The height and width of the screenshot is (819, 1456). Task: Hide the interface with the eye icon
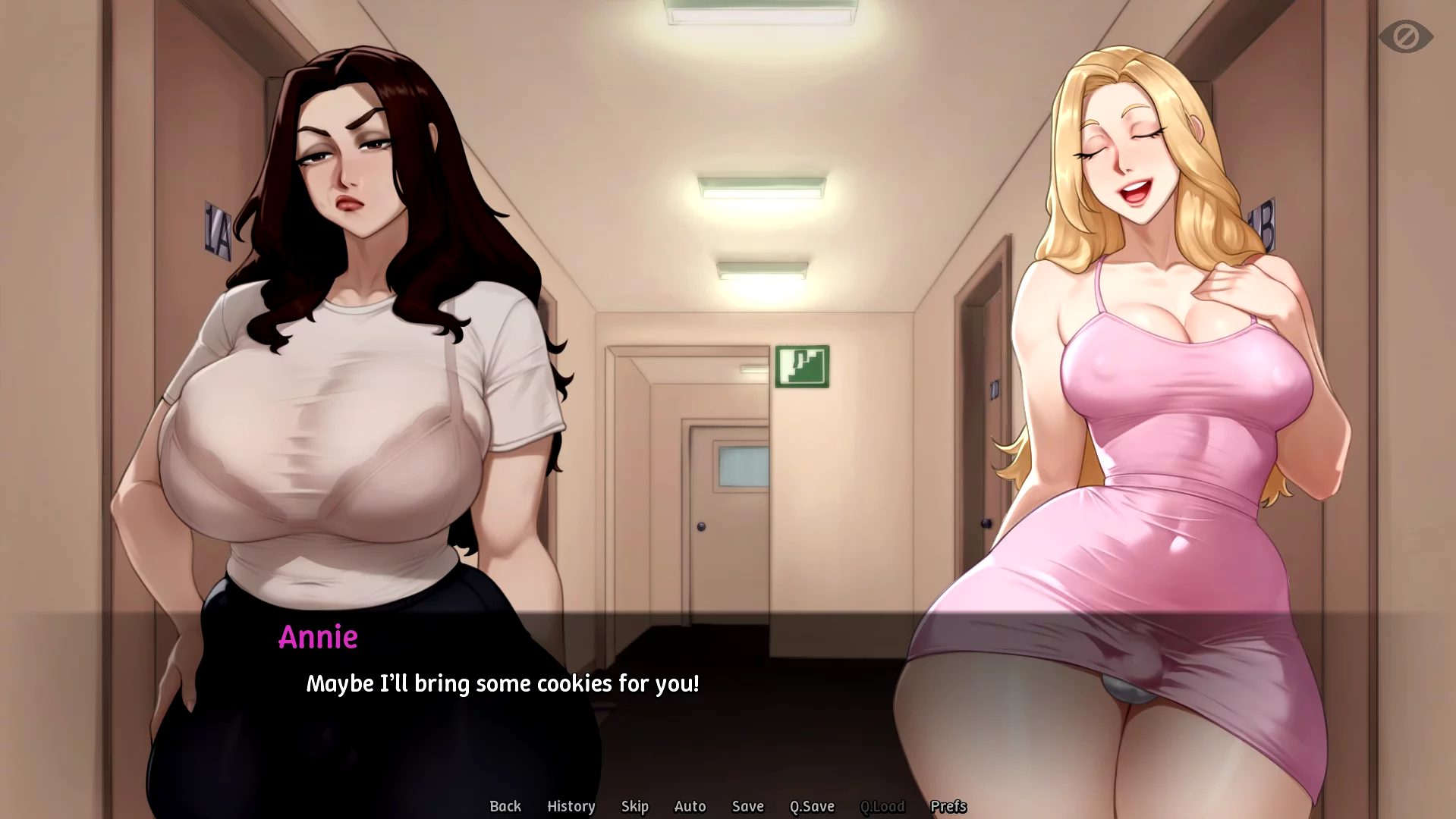coord(1405,36)
